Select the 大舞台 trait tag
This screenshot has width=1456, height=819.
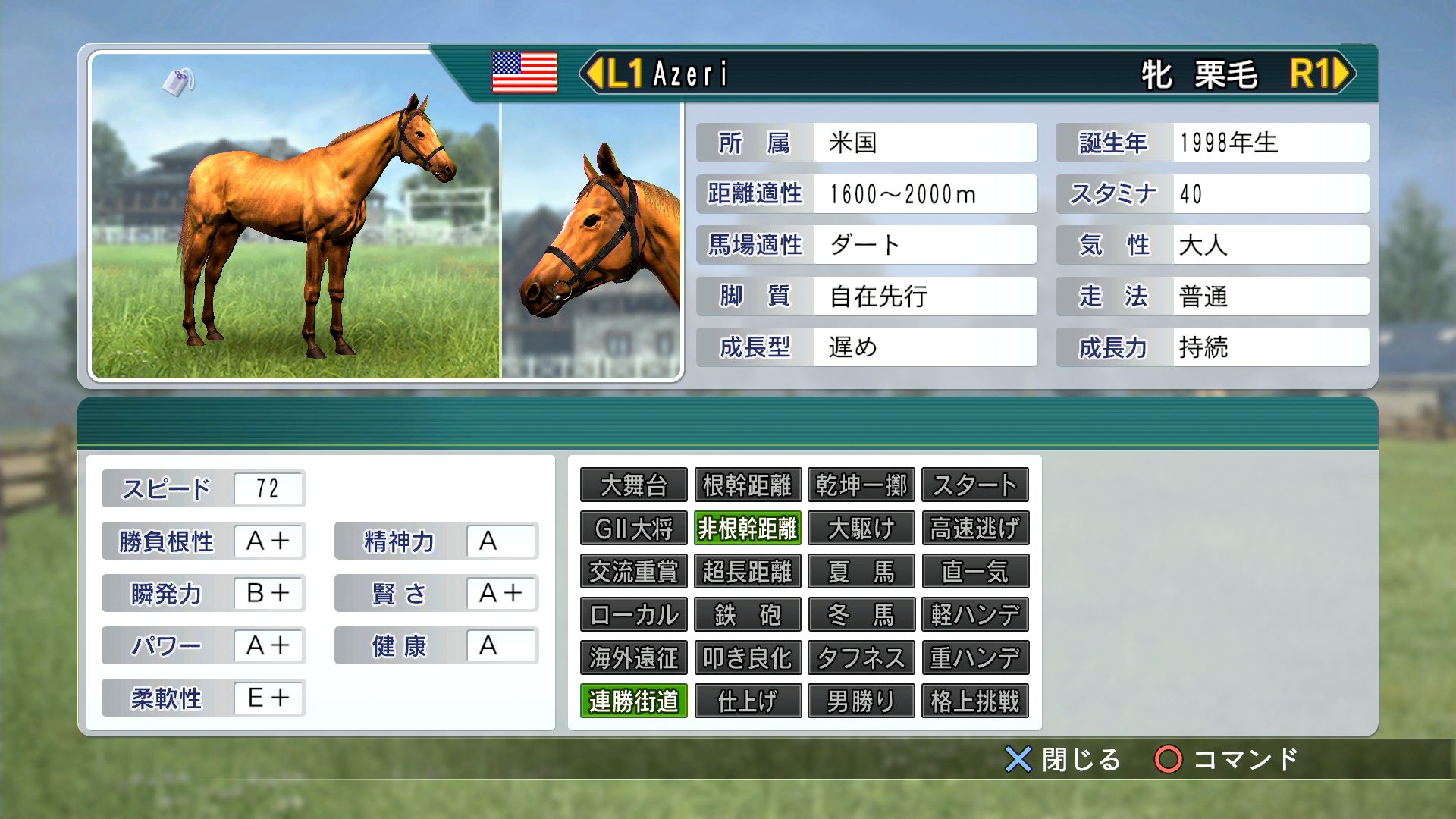633,485
